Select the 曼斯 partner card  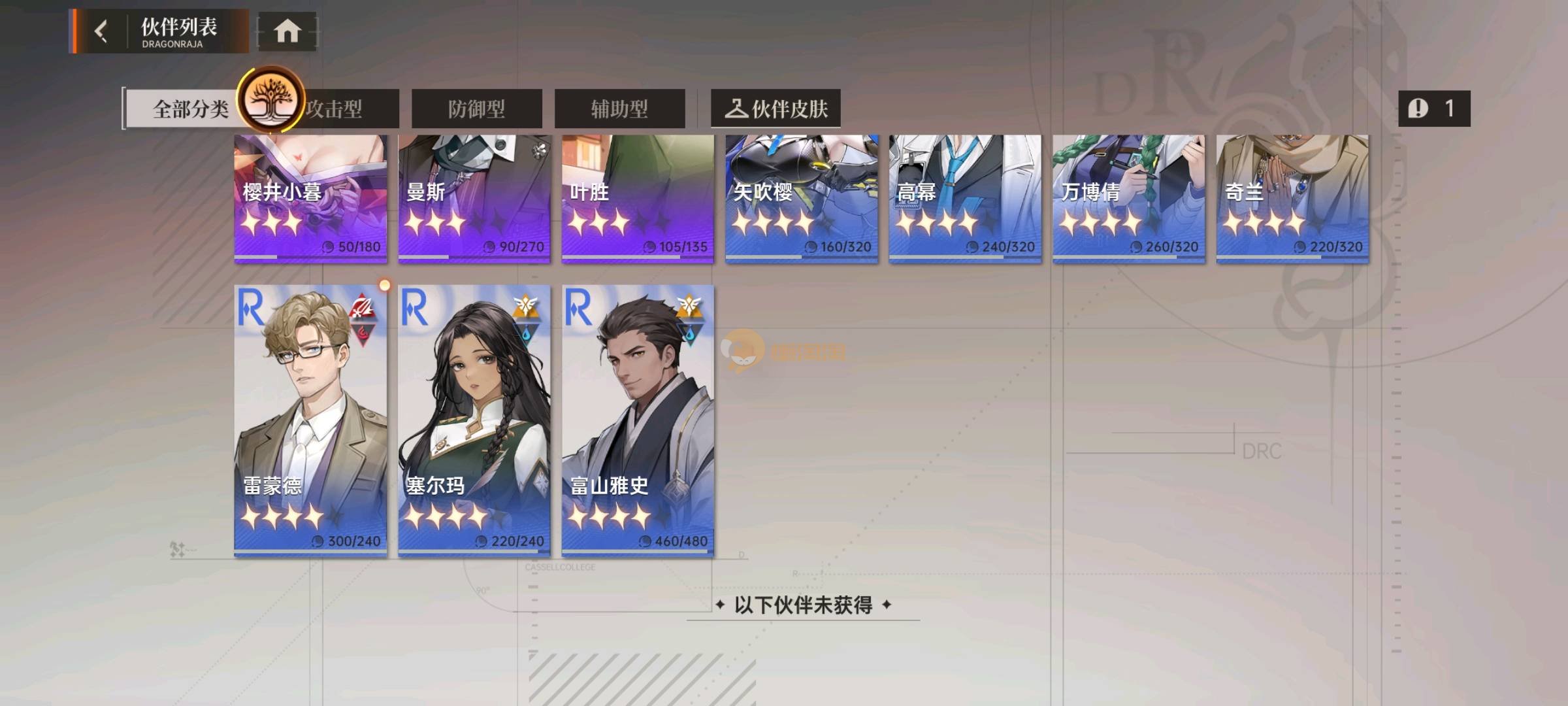(x=474, y=199)
